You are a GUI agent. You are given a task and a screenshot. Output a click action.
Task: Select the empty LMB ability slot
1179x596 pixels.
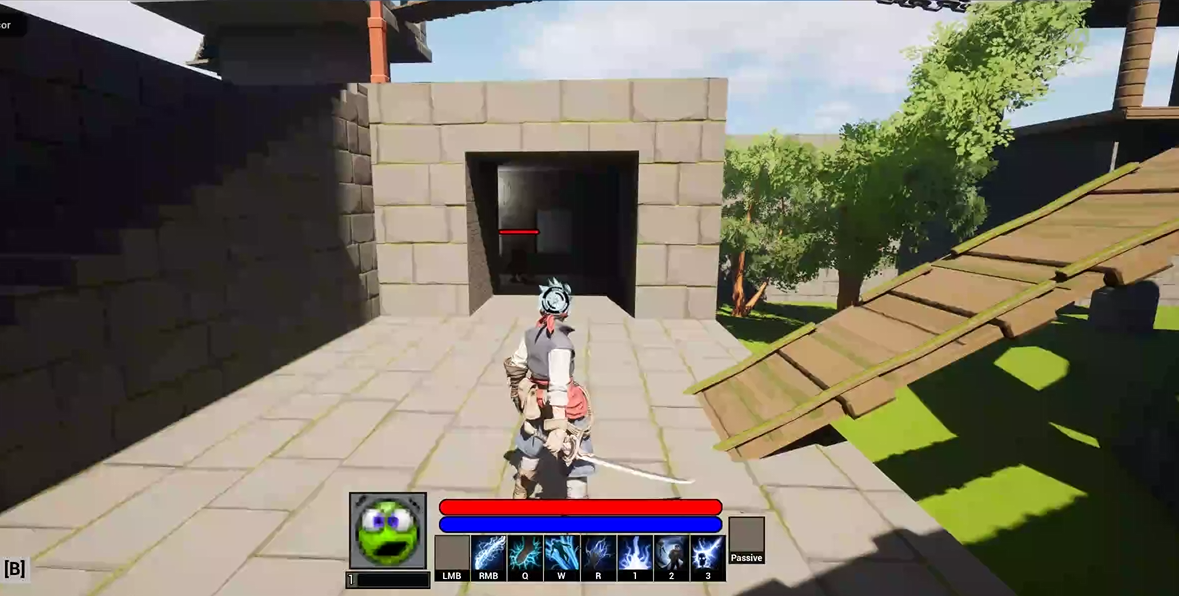[x=452, y=555]
